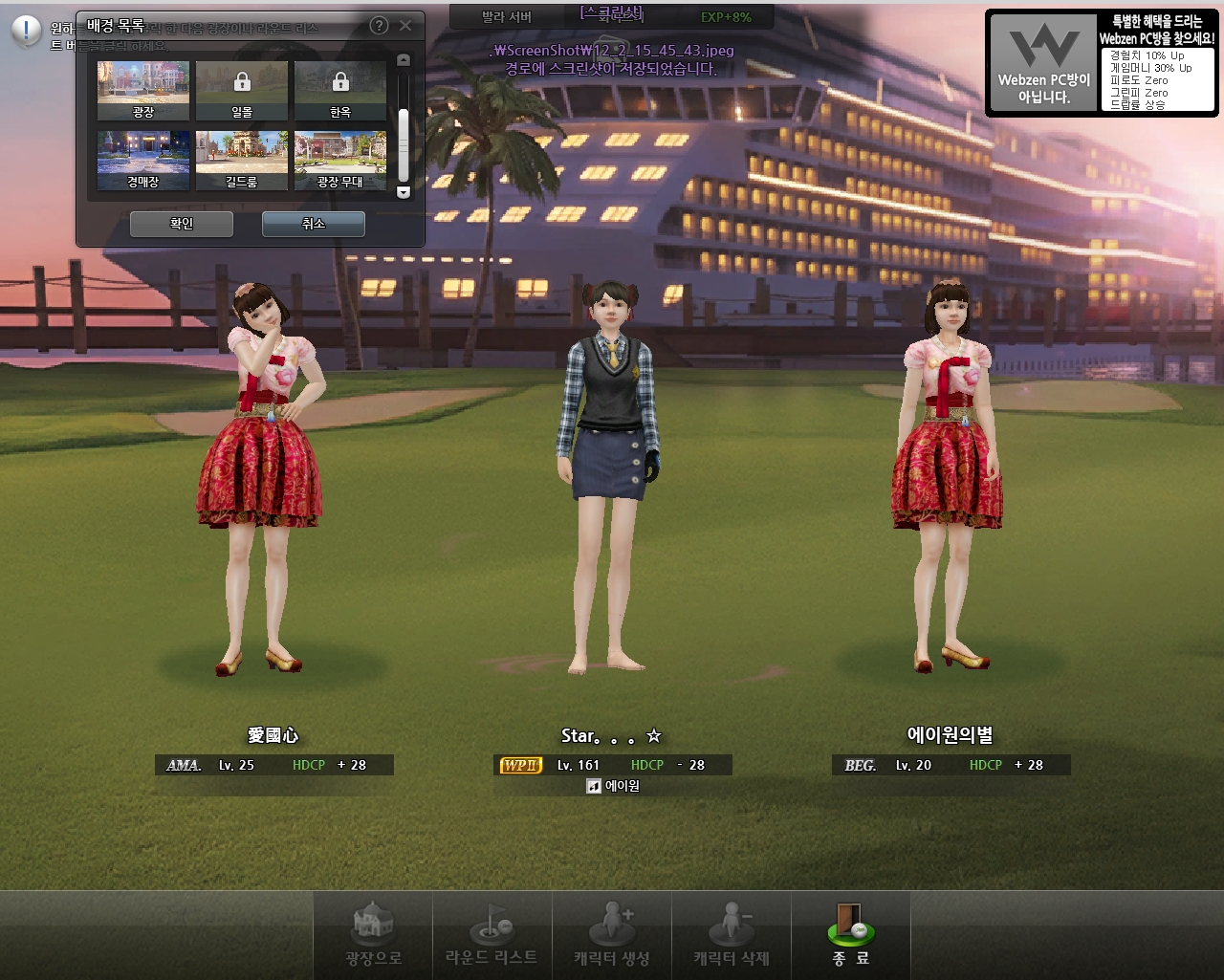Open the 라운드 리스트 round list
The width and height of the screenshot is (1224, 980).
point(492,935)
